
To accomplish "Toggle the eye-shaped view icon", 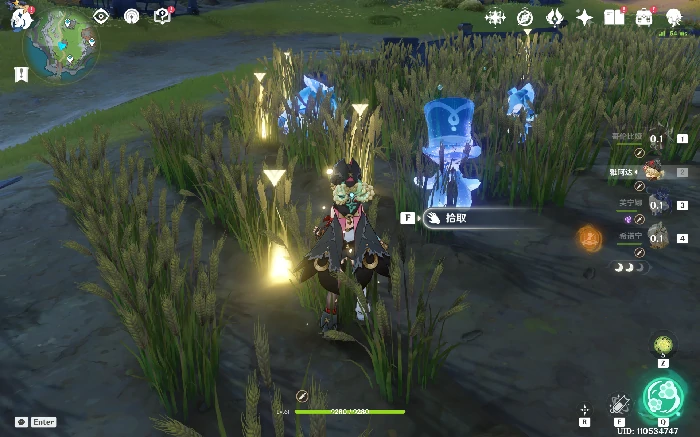I will pos(100,16).
